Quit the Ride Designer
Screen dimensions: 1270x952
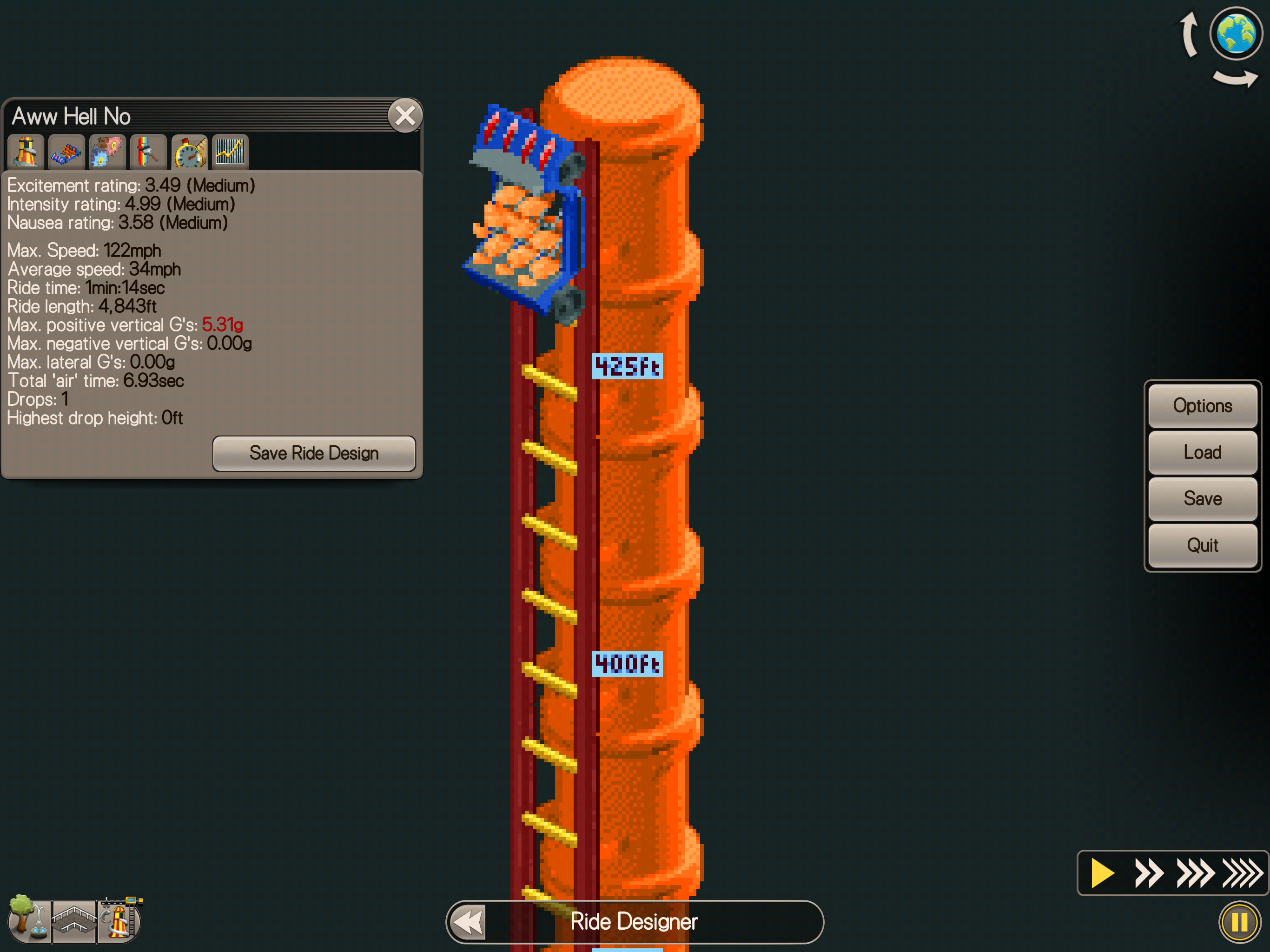(x=1202, y=545)
